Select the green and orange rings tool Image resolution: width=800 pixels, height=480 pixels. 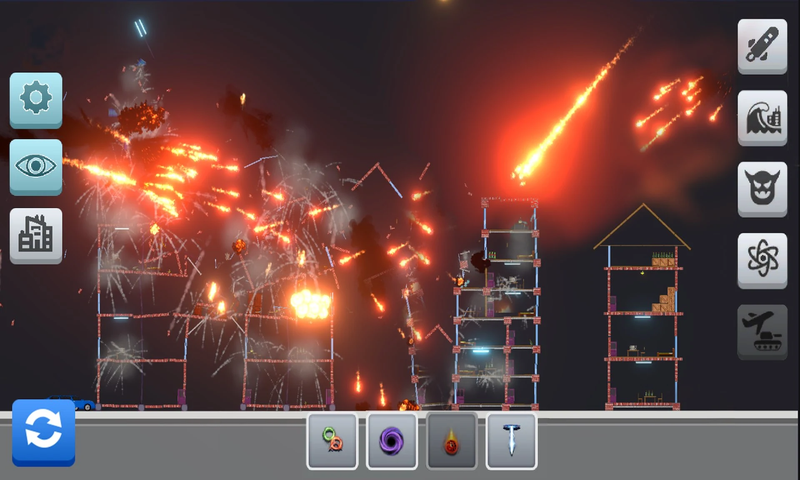coord(332,440)
